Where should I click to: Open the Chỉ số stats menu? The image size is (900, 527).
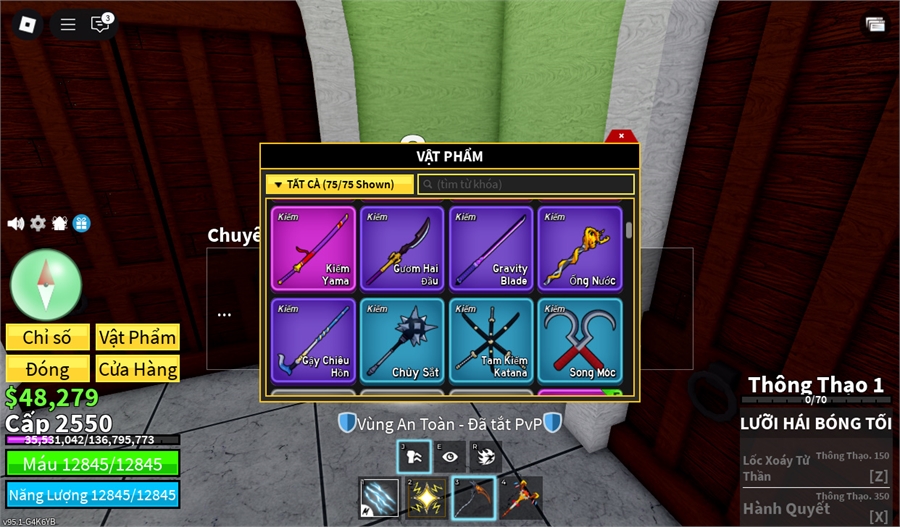tap(48, 337)
